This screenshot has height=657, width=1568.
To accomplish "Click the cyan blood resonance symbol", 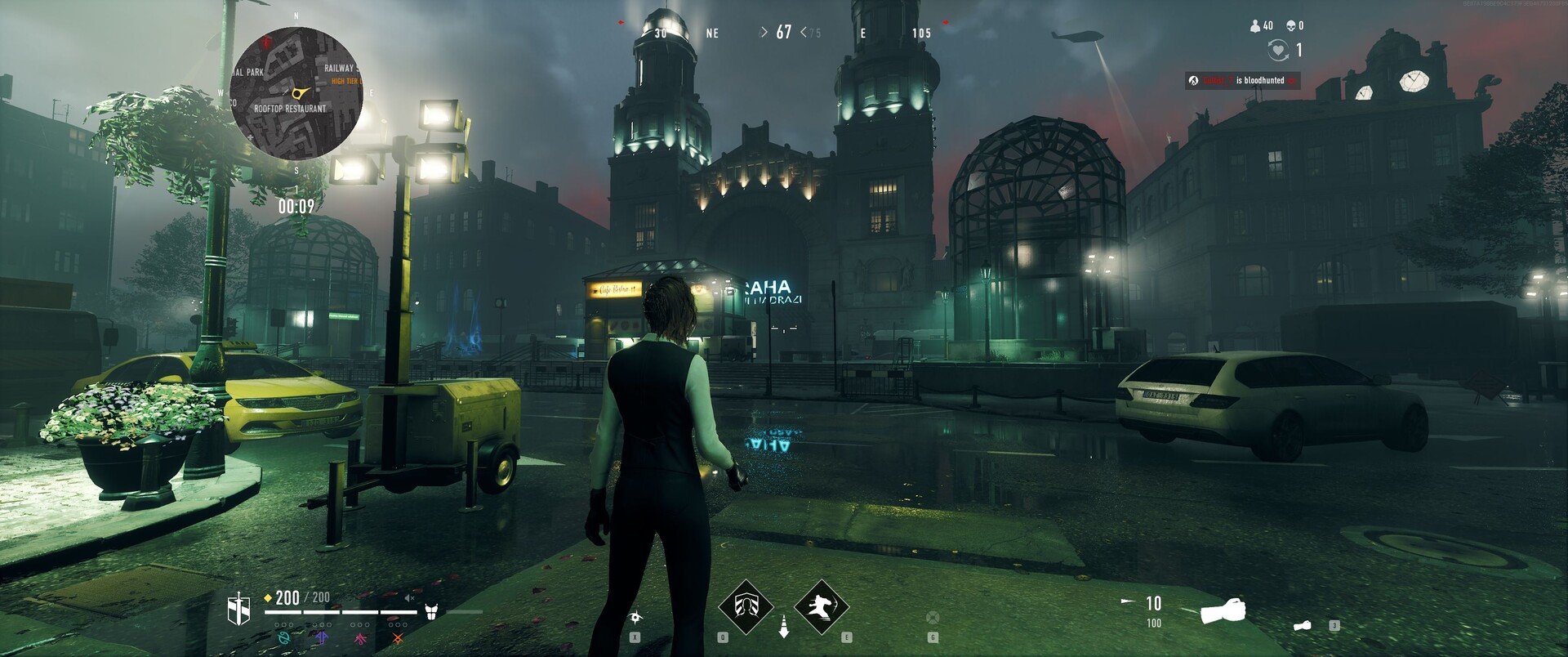I will pos(283,638).
